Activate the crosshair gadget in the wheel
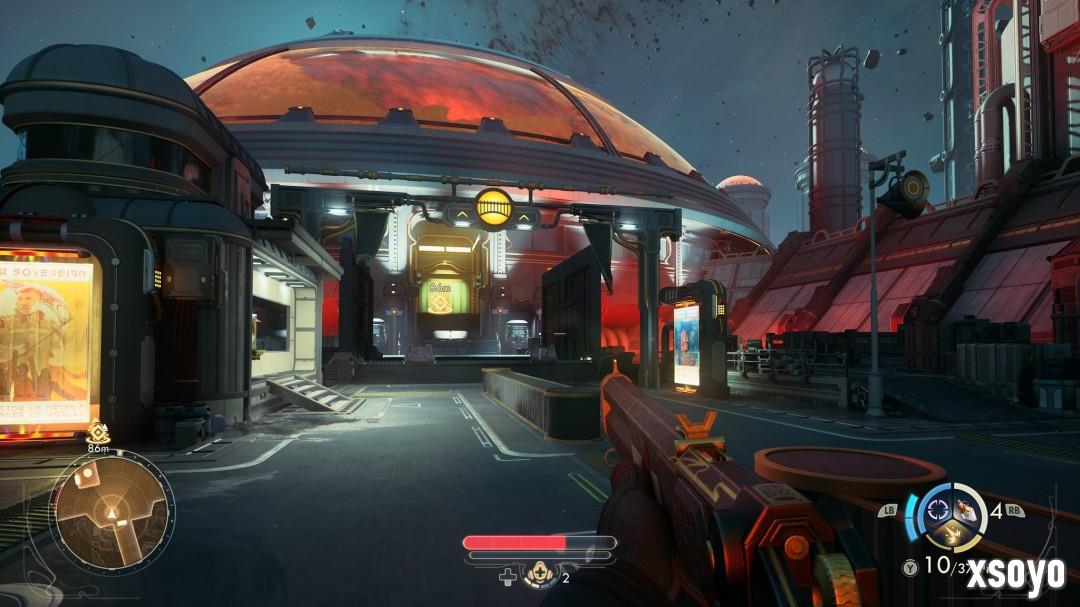 pos(939,508)
